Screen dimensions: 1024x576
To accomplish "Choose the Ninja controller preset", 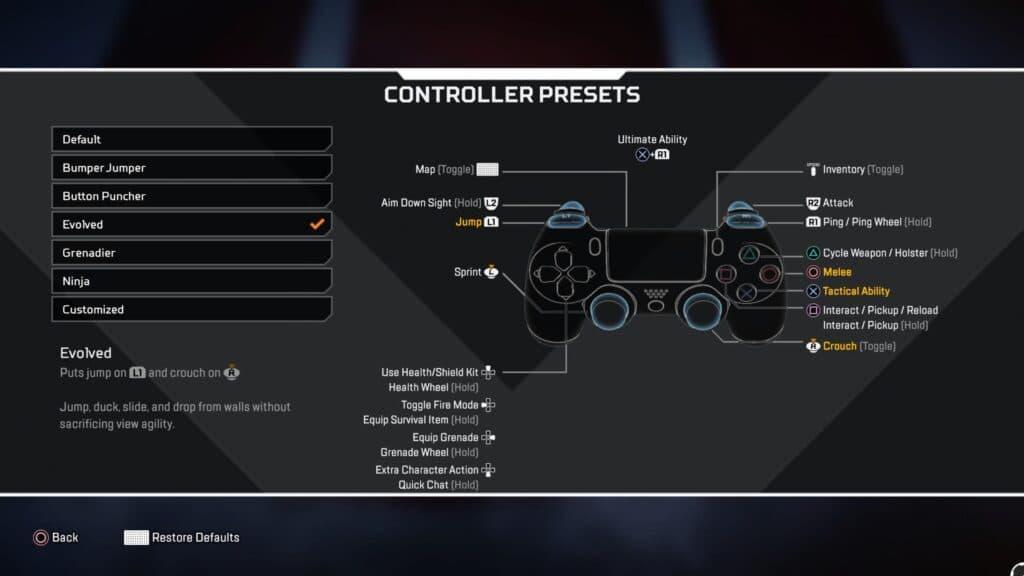I will 191,281.
